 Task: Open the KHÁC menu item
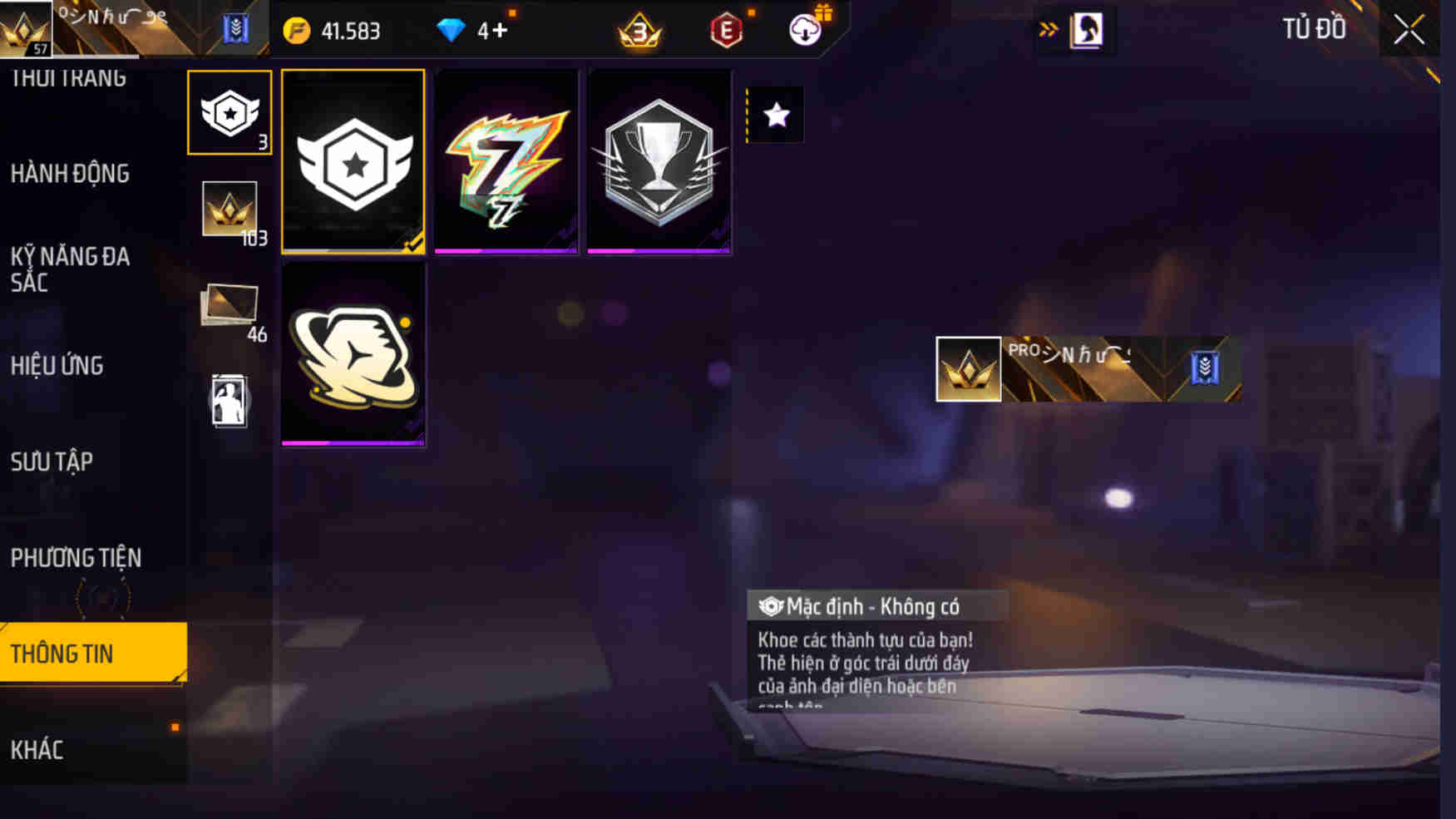coord(37,750)
